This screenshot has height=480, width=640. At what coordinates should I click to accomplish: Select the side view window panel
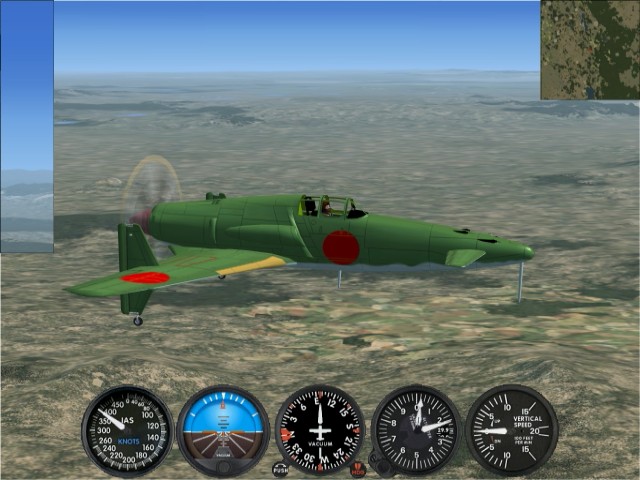coord(27,127)
